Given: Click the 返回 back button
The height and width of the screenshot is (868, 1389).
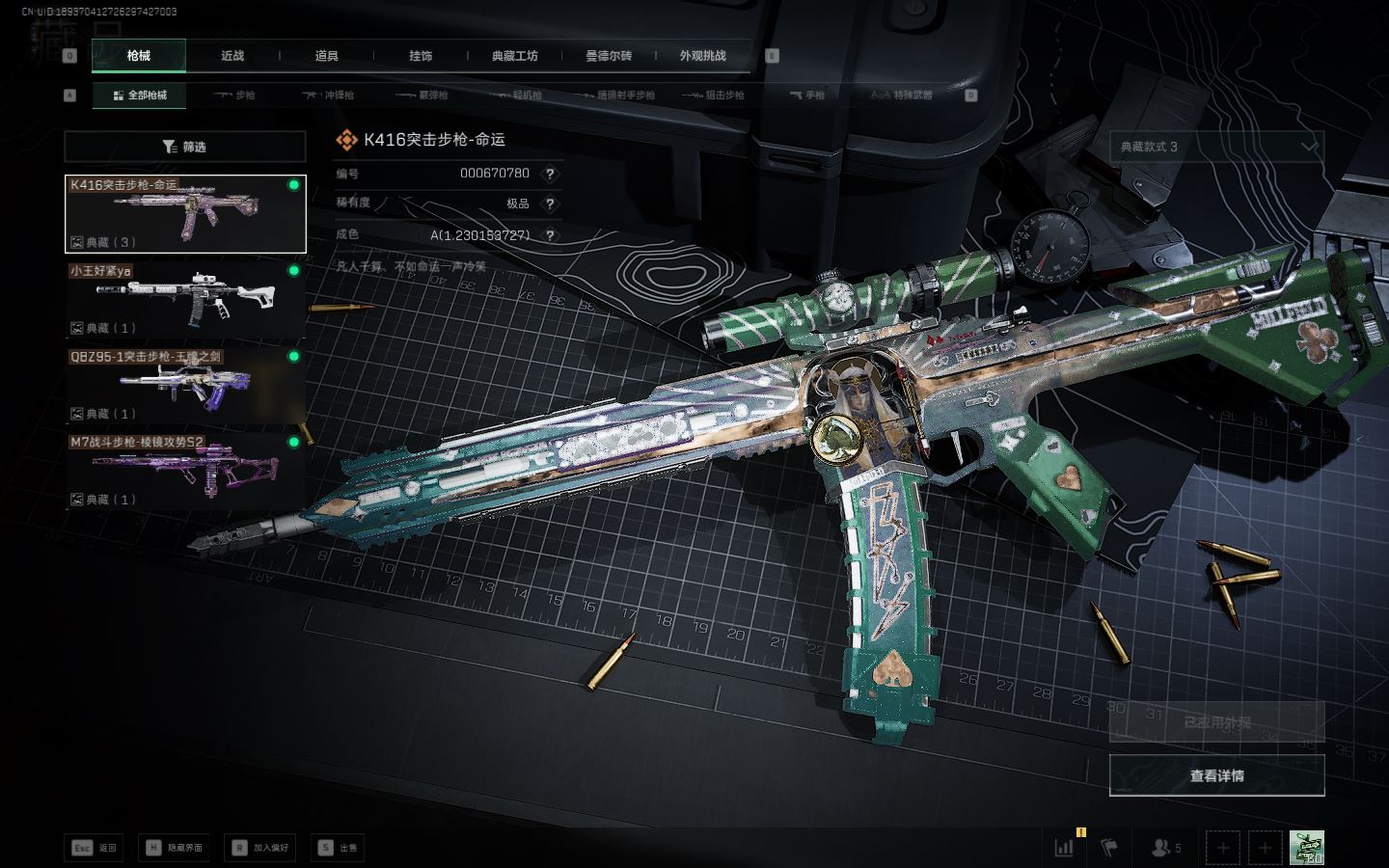Looking at the screenshot, I should (x=95, y=848).
